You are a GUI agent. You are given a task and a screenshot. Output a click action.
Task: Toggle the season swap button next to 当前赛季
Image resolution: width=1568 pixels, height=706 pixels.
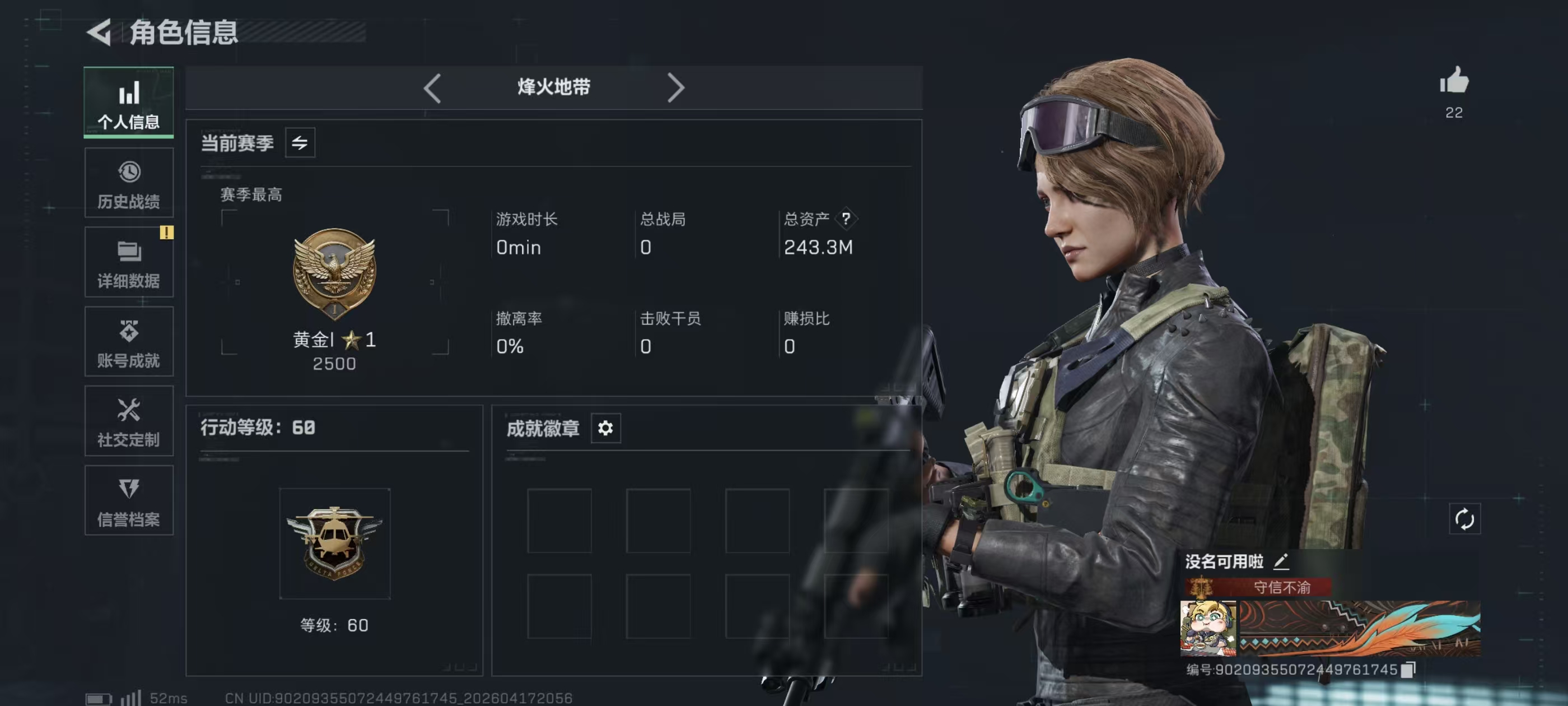(300, 143)
